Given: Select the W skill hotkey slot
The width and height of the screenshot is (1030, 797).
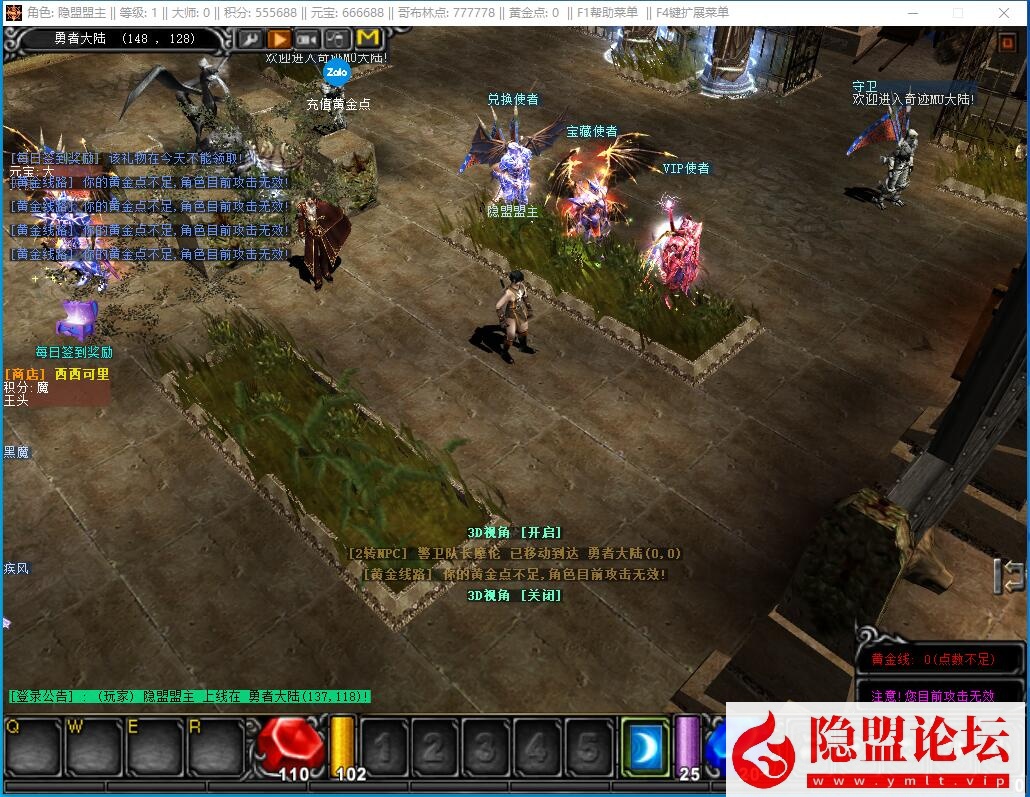Looking at the screenshot, I should point(95,747).
